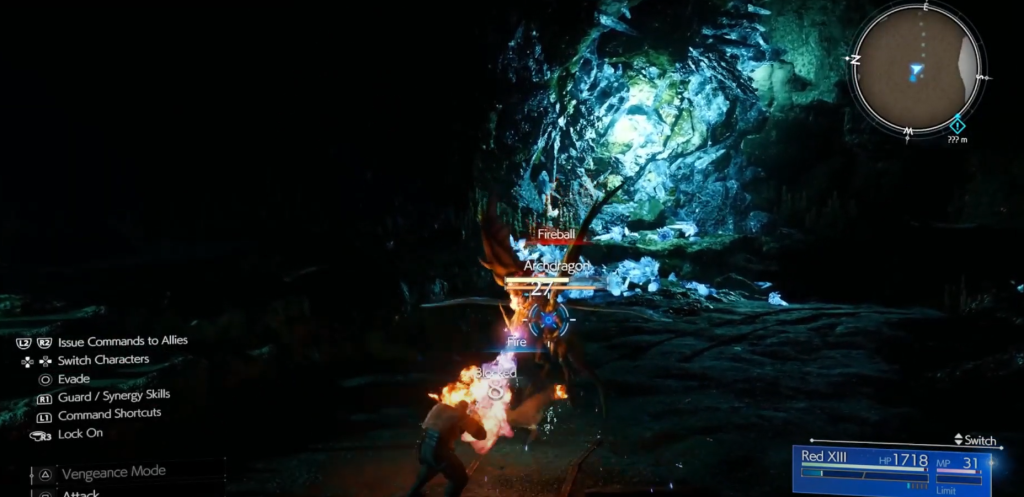Click the circular minimap

click(x=914, y=70)
